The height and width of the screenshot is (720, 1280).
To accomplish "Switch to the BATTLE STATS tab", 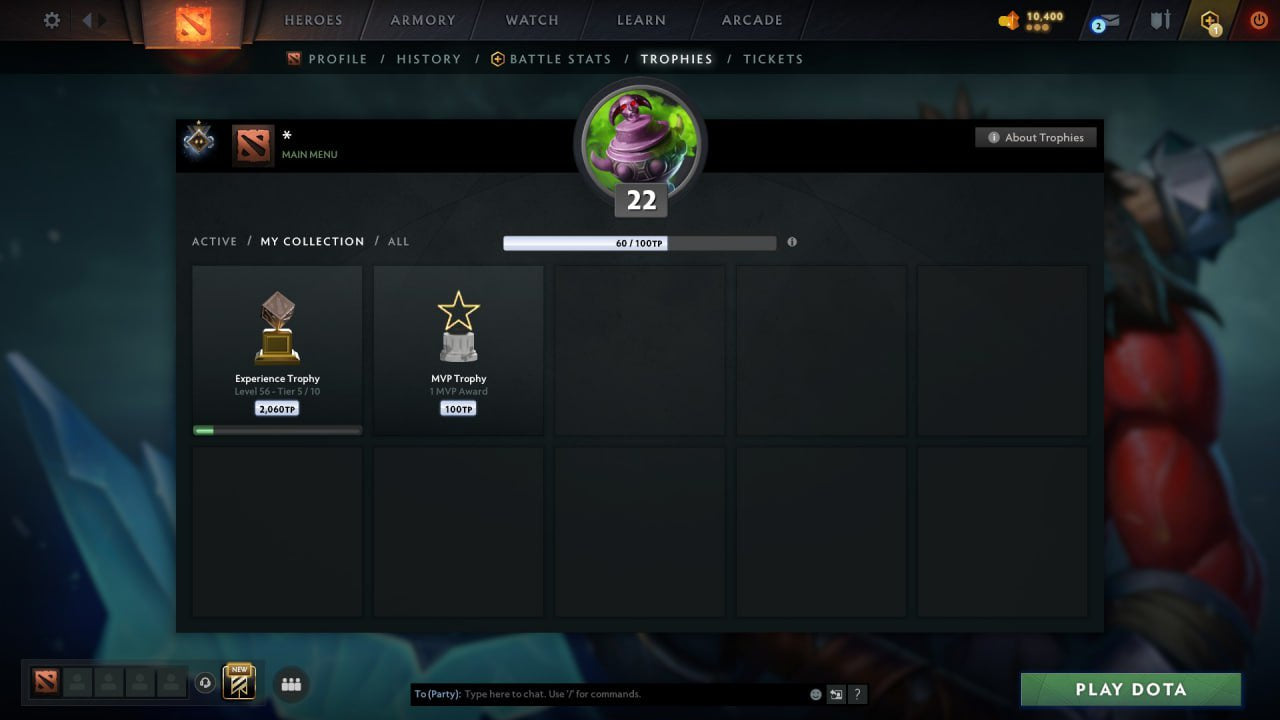I will [559, 59].
